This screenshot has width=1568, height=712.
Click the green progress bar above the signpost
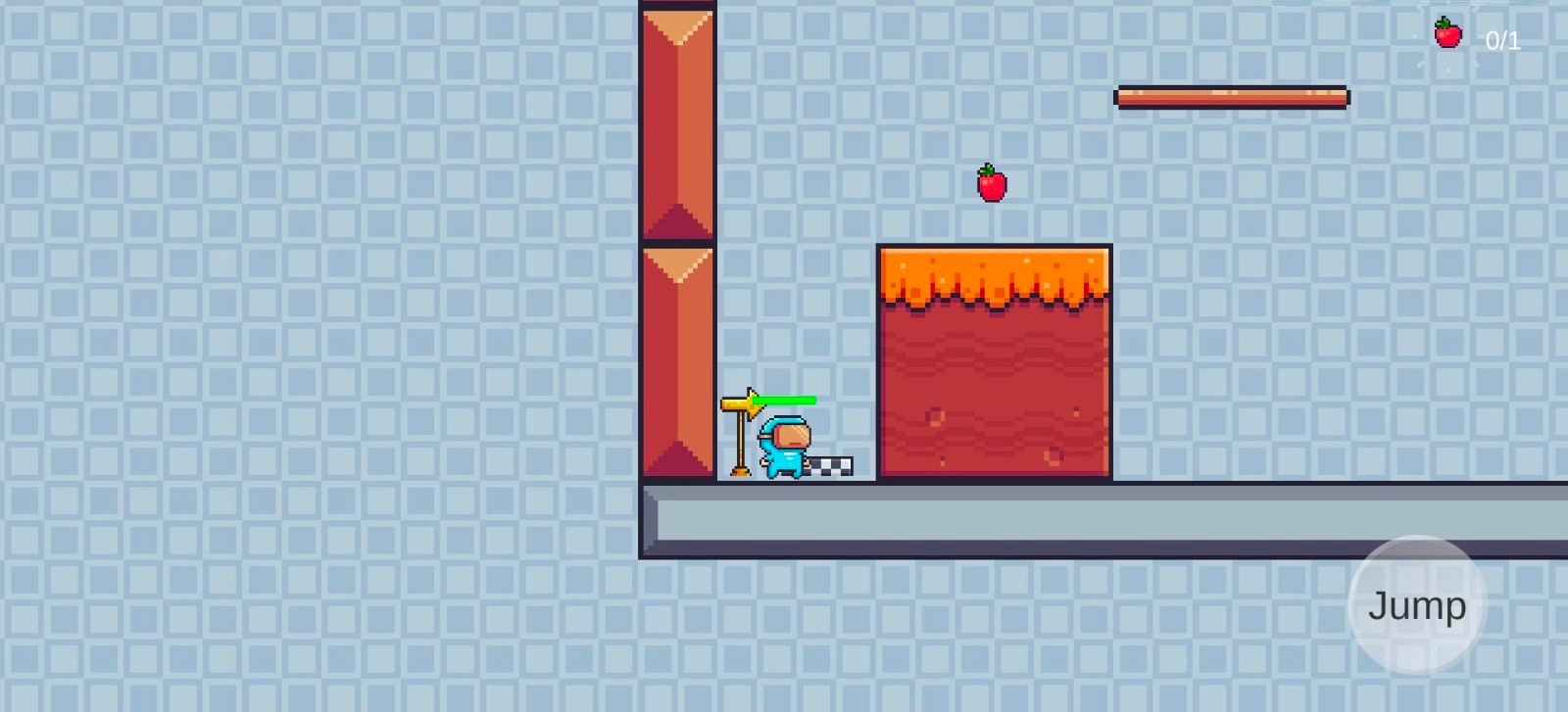pos(784,400)
